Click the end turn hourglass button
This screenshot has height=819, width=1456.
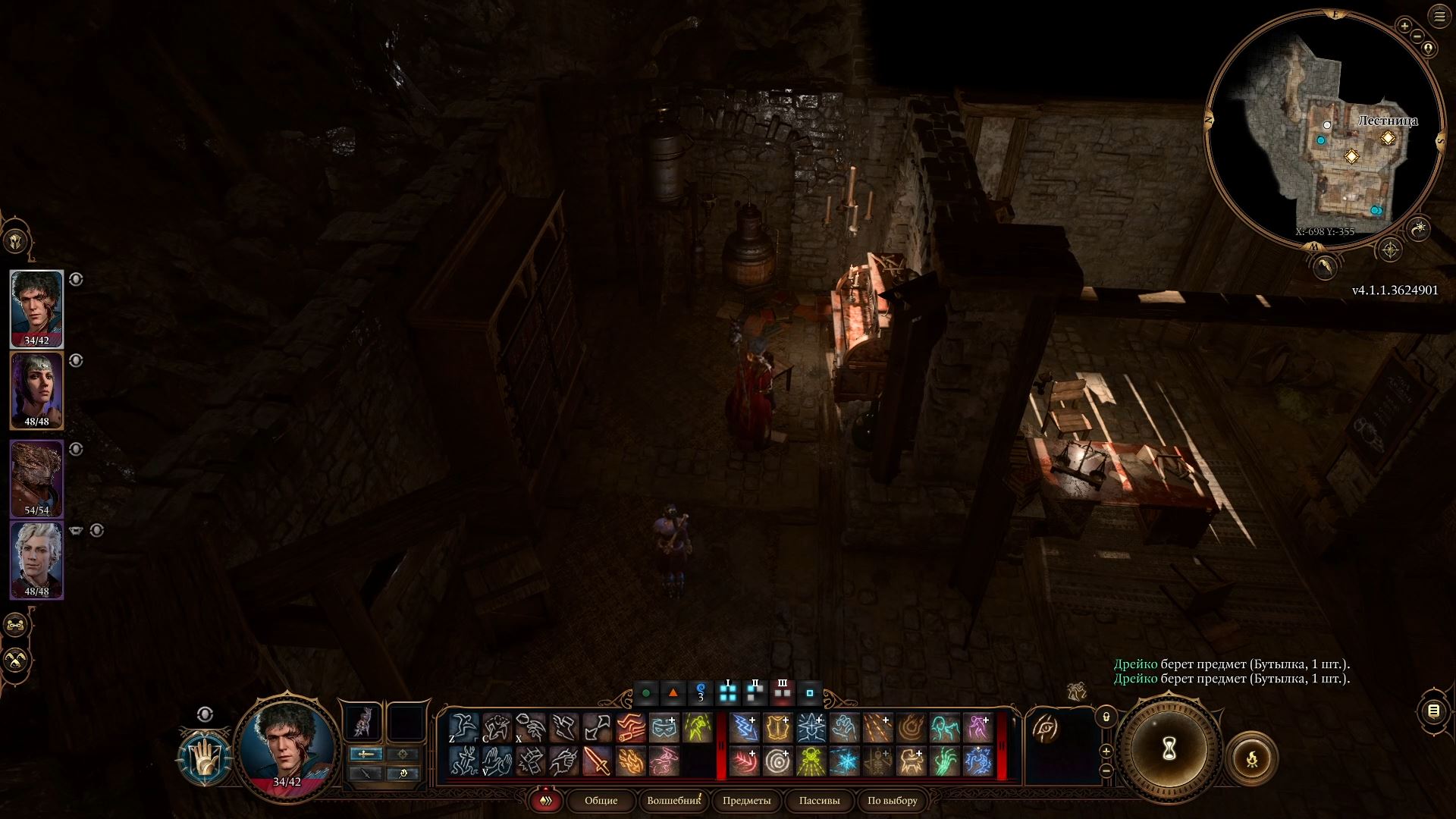tap(1169, 749)
